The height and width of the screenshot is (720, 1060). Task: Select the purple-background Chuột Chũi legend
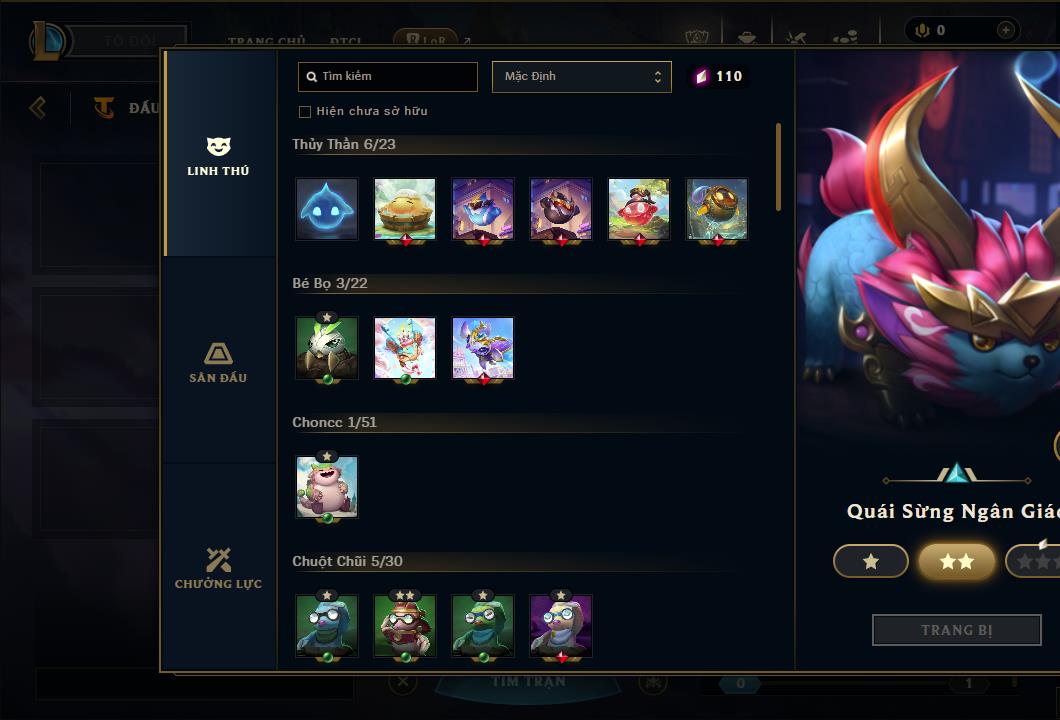(561, 626)
